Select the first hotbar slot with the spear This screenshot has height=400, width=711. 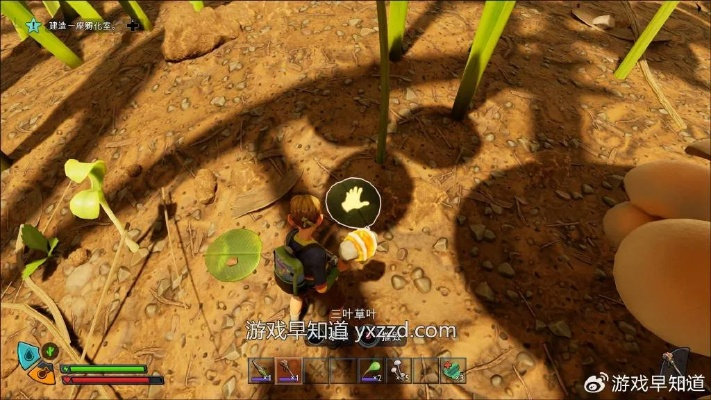[260, 371]
